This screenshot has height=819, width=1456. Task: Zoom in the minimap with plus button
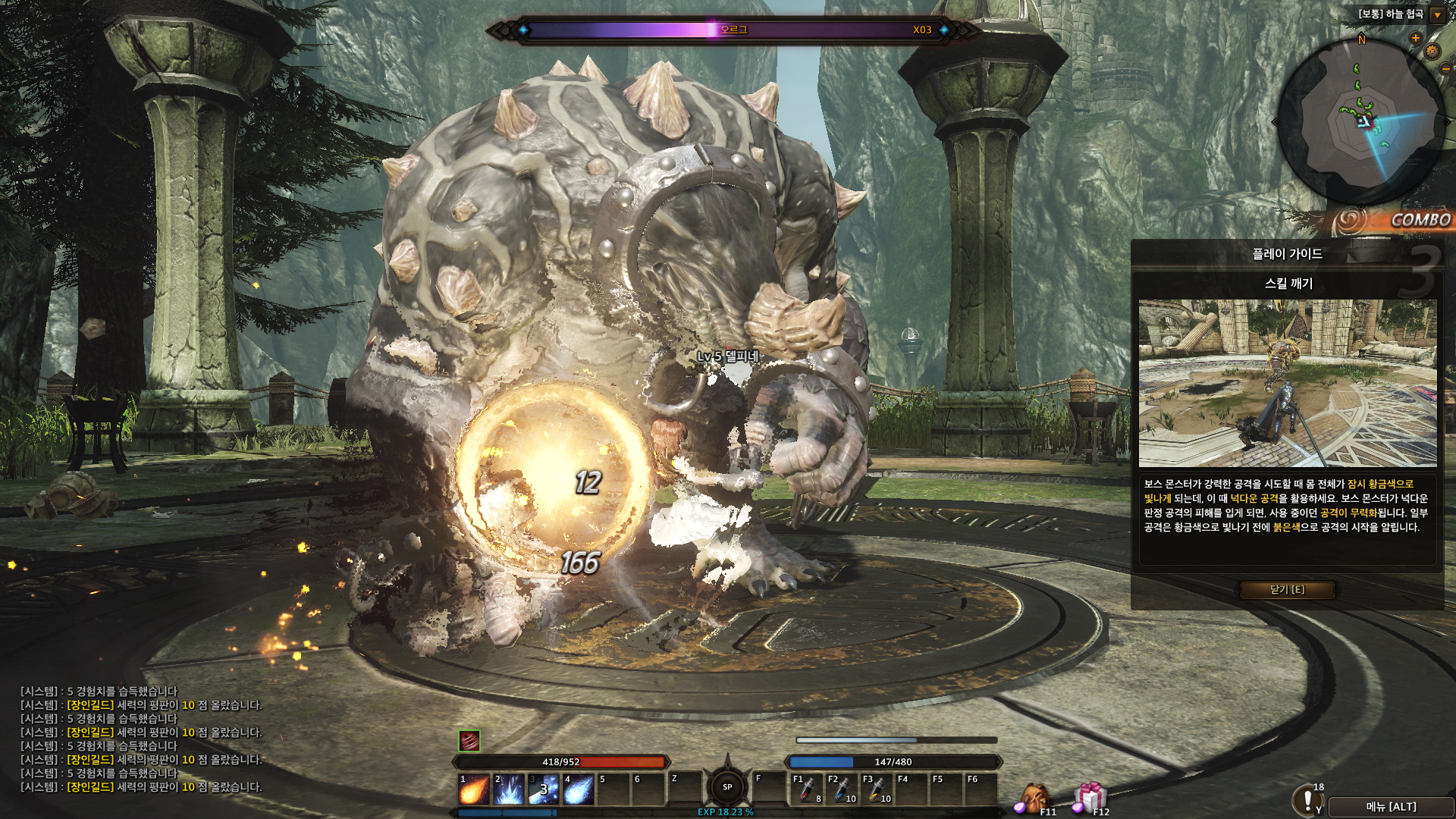point(1415,38)
